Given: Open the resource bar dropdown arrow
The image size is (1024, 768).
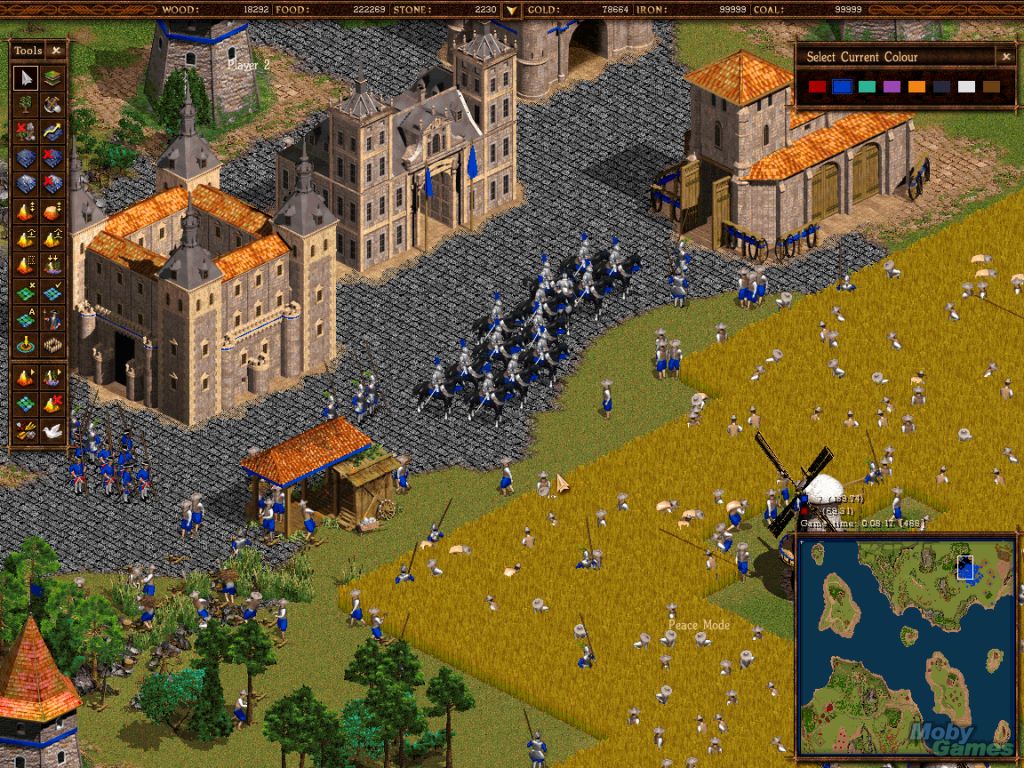Looking at the screenshot, I should (512, 11).
